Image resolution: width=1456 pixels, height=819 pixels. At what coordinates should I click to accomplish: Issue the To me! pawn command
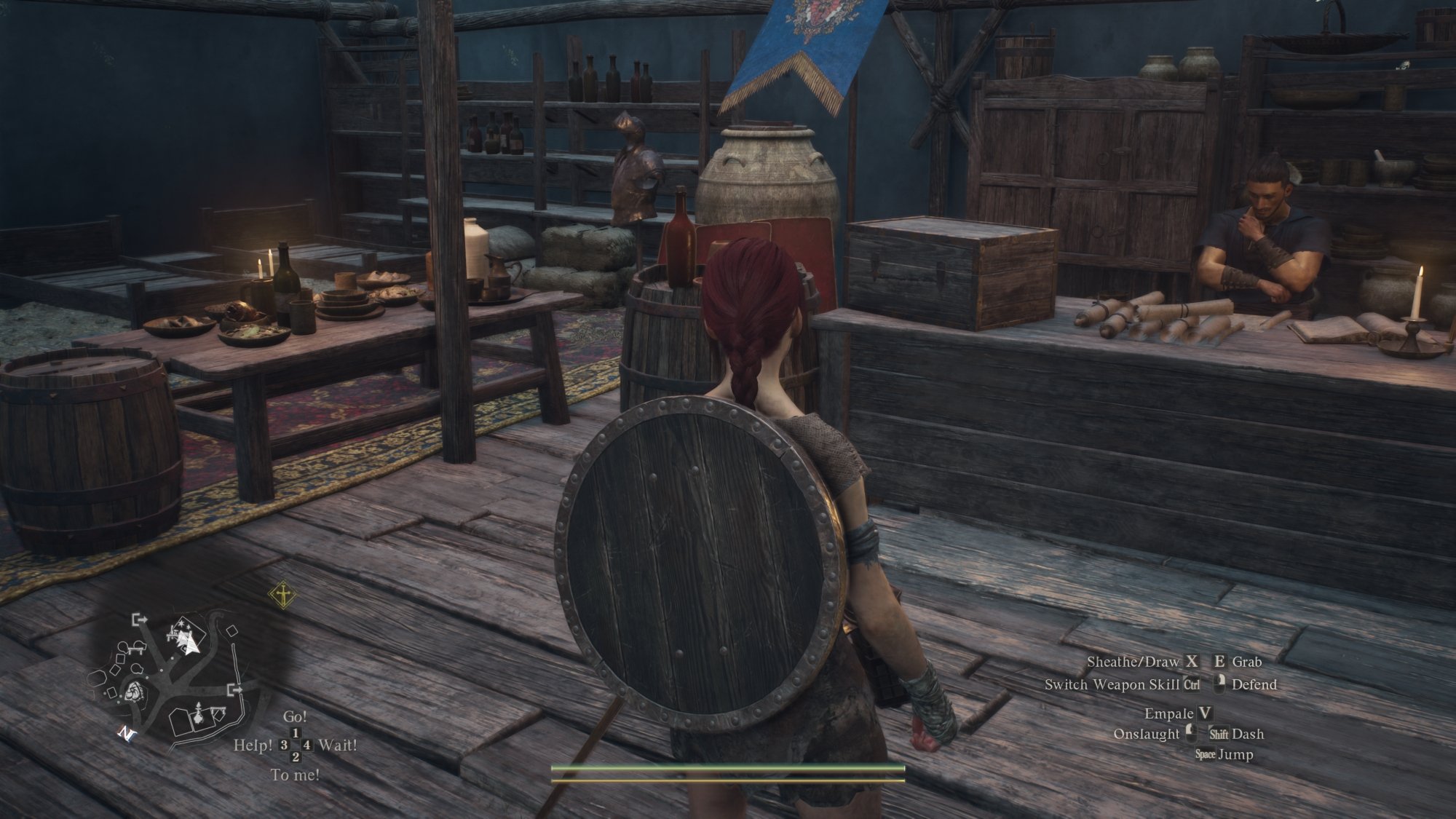tap(296, 774)
